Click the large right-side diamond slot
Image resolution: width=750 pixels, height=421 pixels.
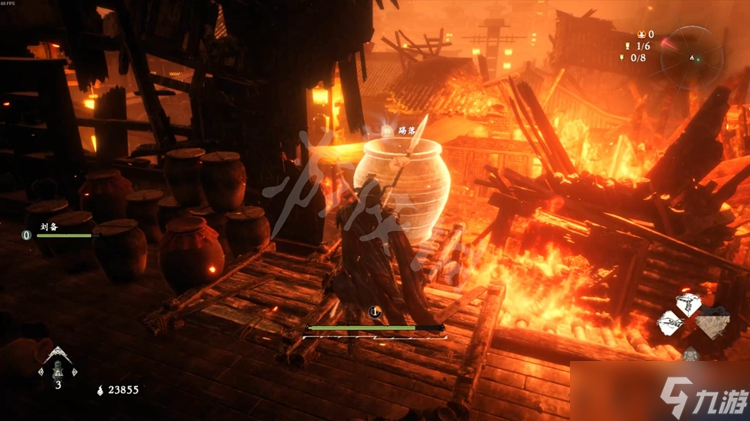(712, 322)
